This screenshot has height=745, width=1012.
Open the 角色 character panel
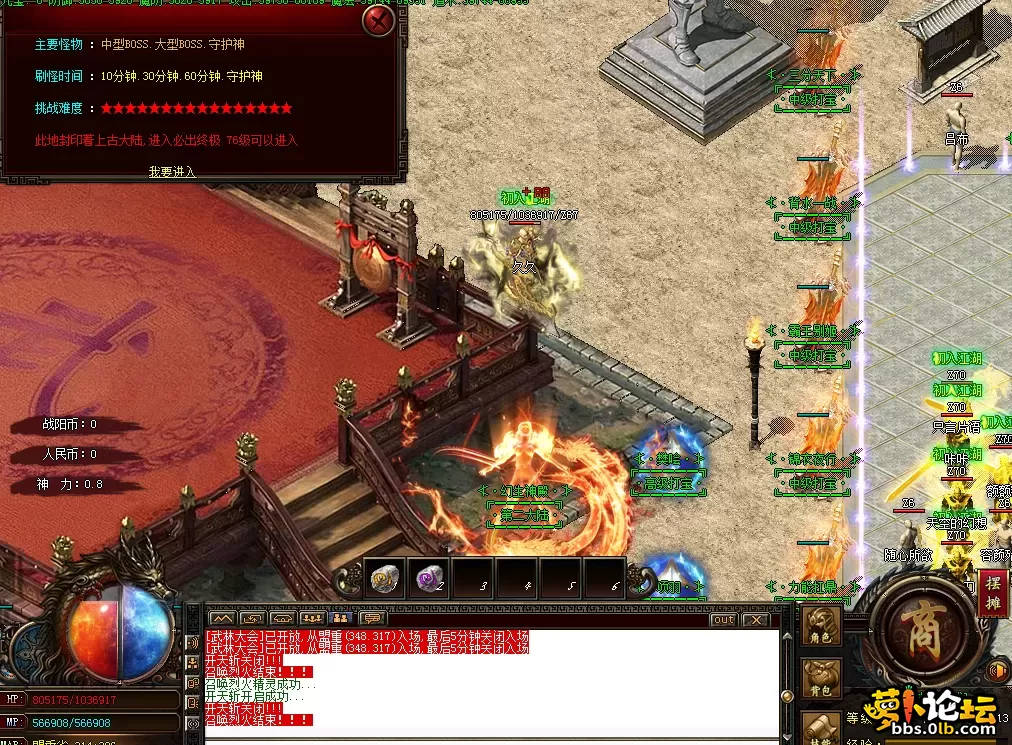coord(822,624)
